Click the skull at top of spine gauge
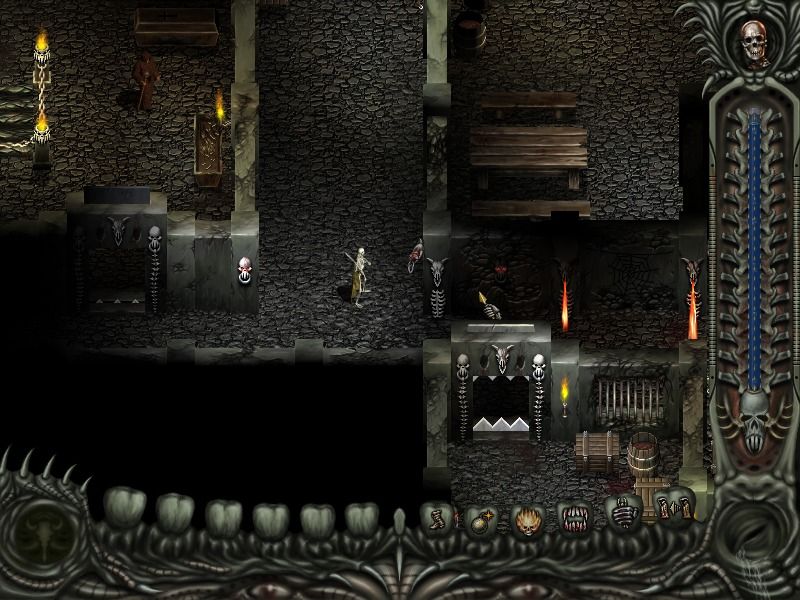This screenshot has width=800, height=600. coord(752,42)
